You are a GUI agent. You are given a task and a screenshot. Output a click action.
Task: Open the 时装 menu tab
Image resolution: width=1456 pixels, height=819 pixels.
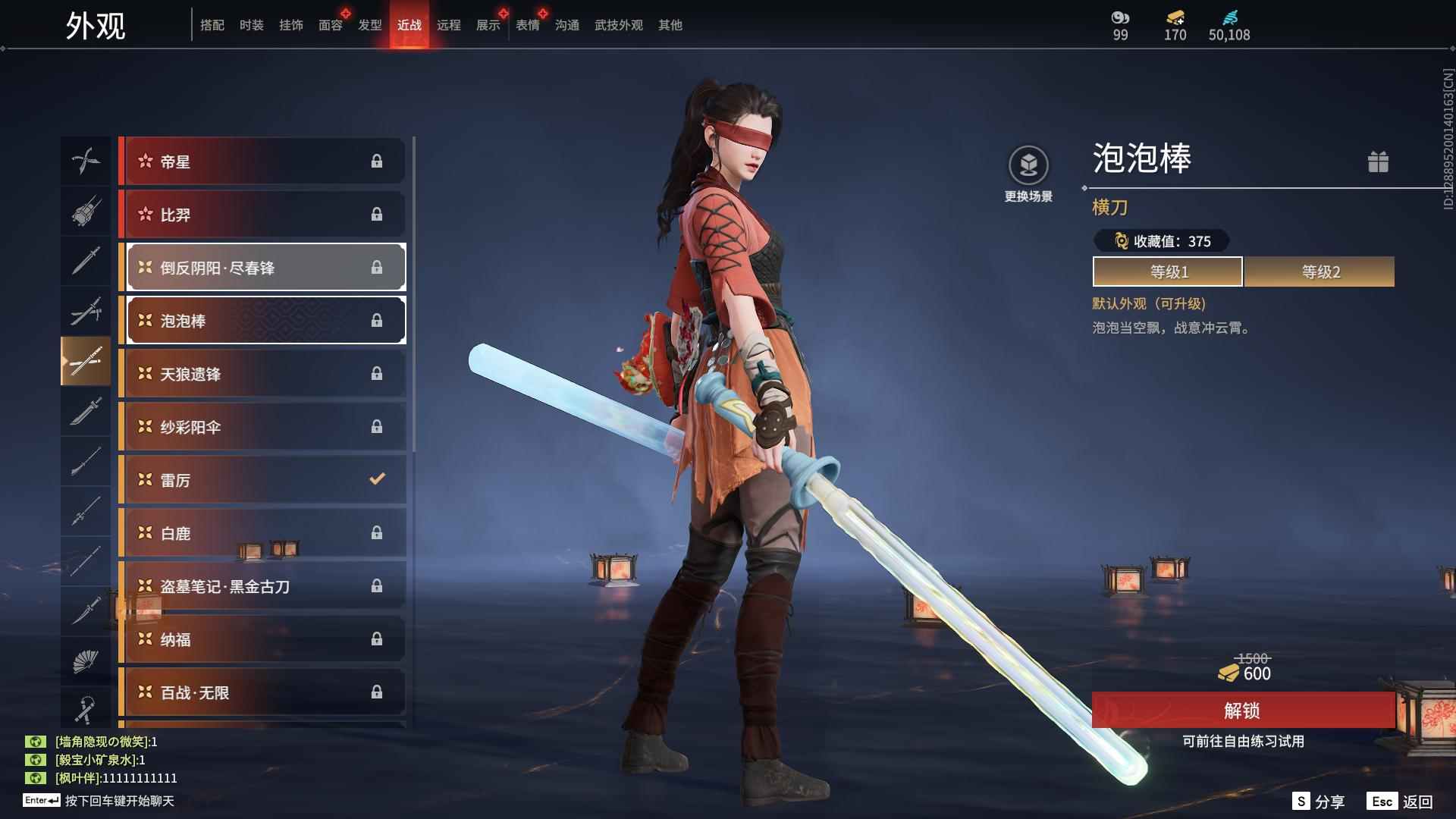(251, 25)
